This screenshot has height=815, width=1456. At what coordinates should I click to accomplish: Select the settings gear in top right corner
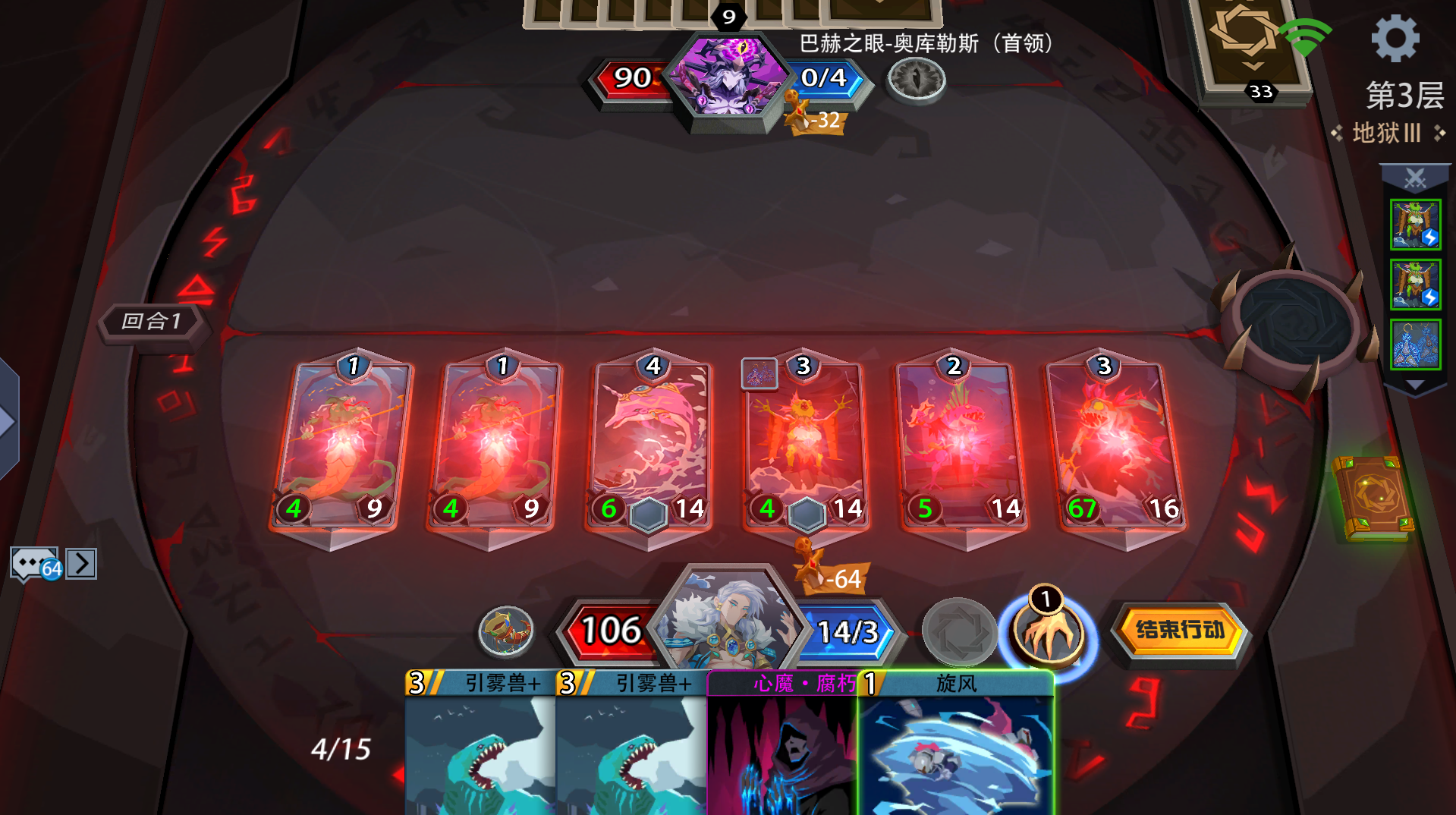coord(1395,36)
